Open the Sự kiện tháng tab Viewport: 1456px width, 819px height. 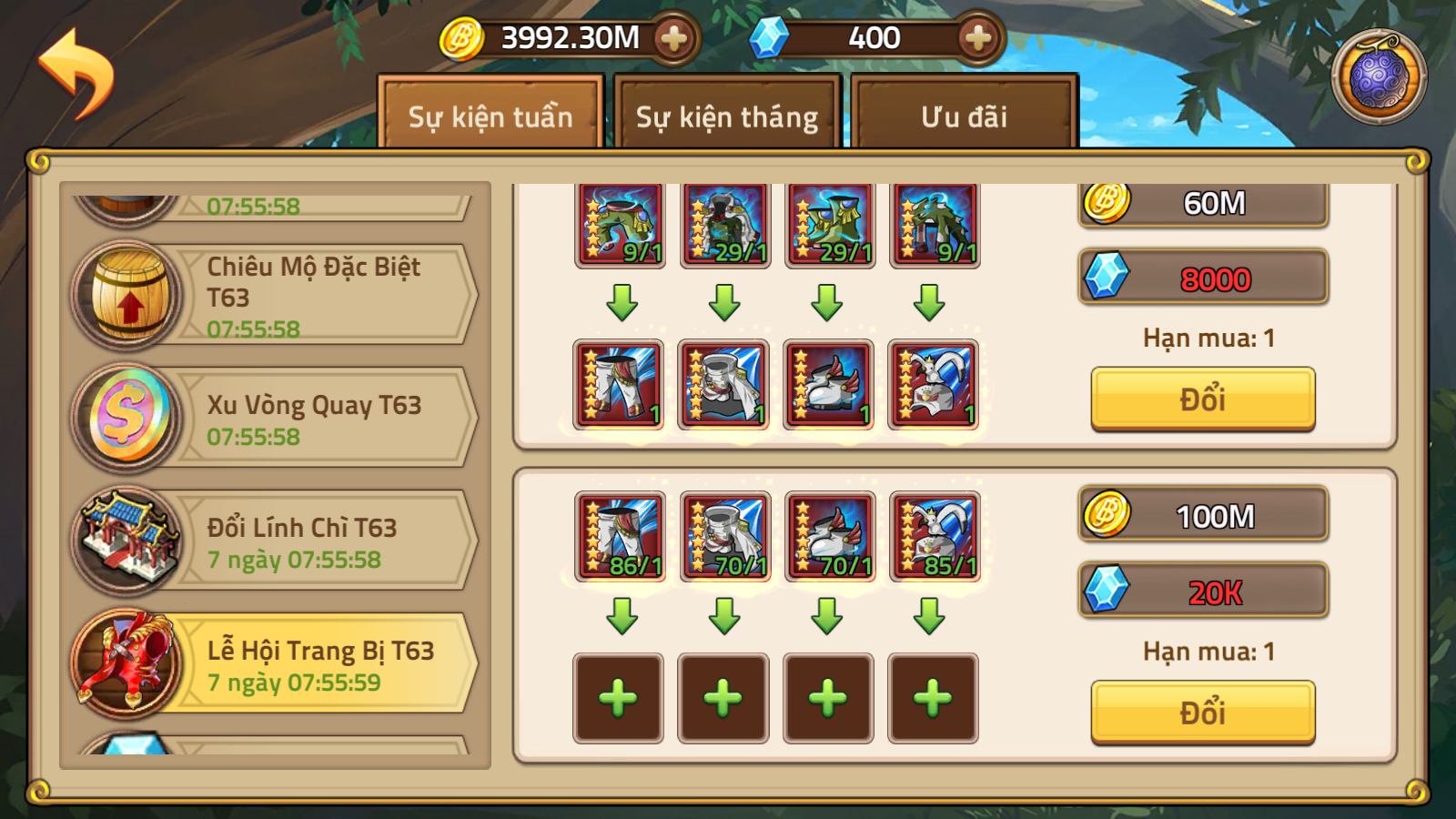click(726, 116)
